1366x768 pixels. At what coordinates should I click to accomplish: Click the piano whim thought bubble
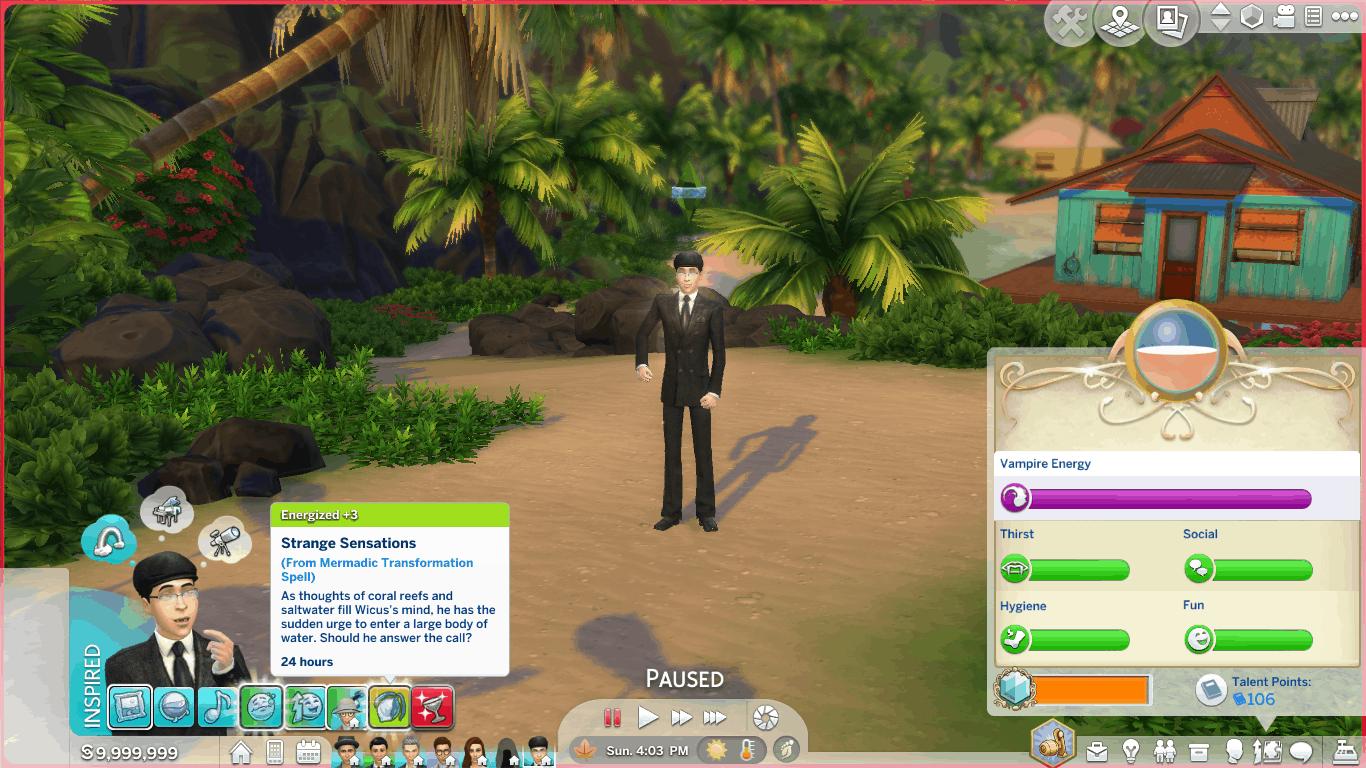pos(166,512)
